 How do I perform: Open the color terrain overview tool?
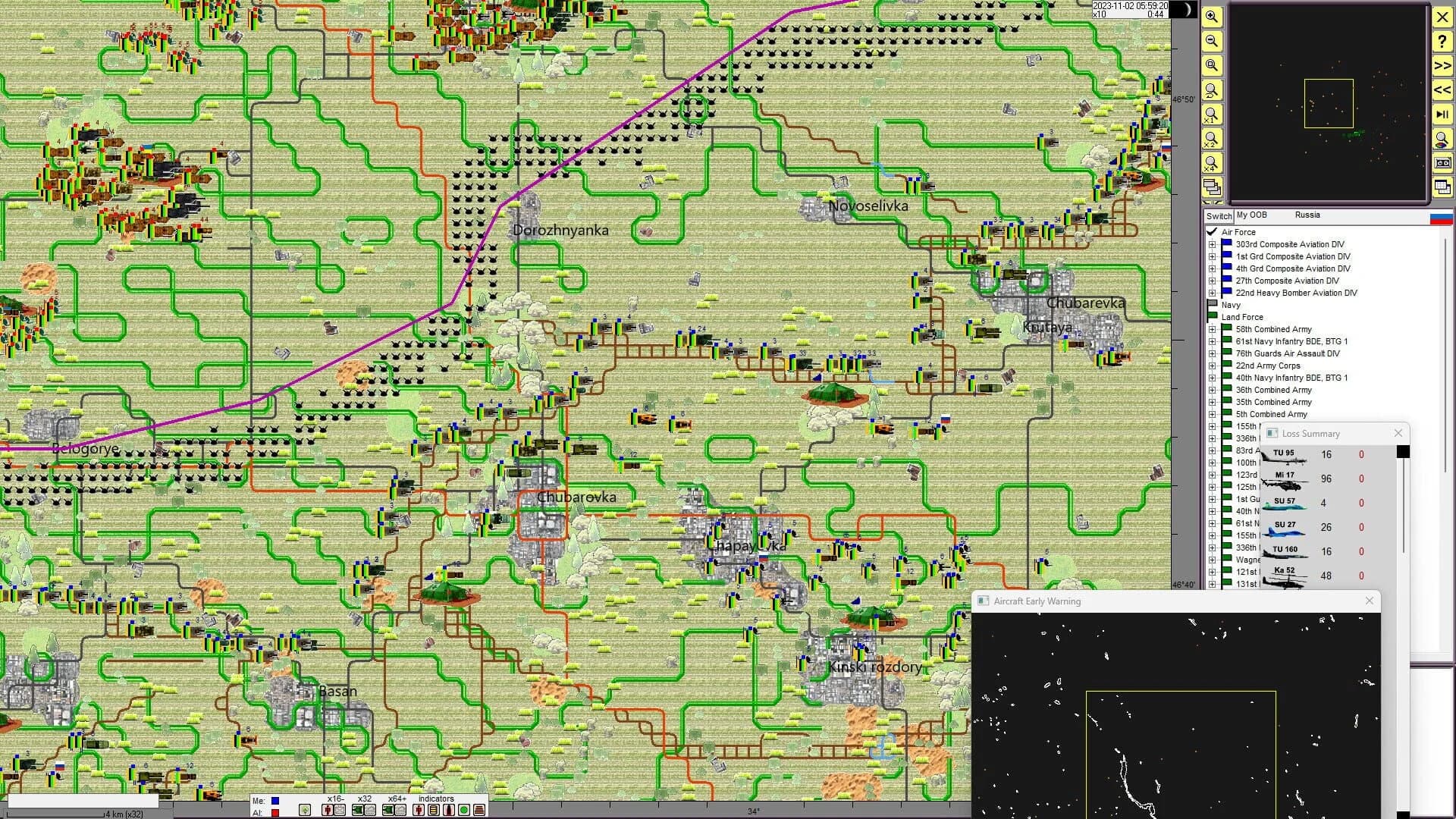[1442, 139]
